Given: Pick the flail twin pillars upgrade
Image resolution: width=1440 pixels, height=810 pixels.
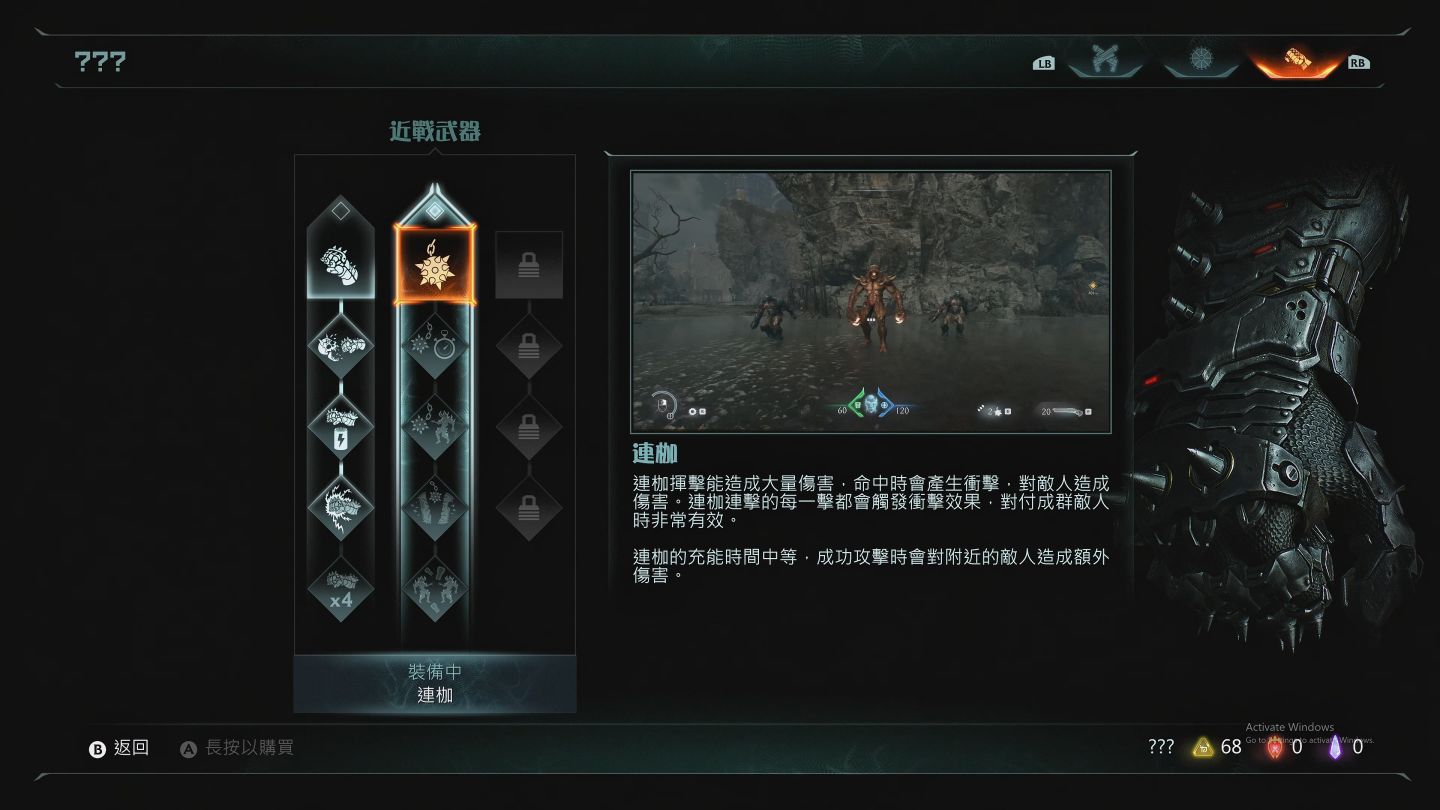Looking at the screenshot, I should (434, 507).
